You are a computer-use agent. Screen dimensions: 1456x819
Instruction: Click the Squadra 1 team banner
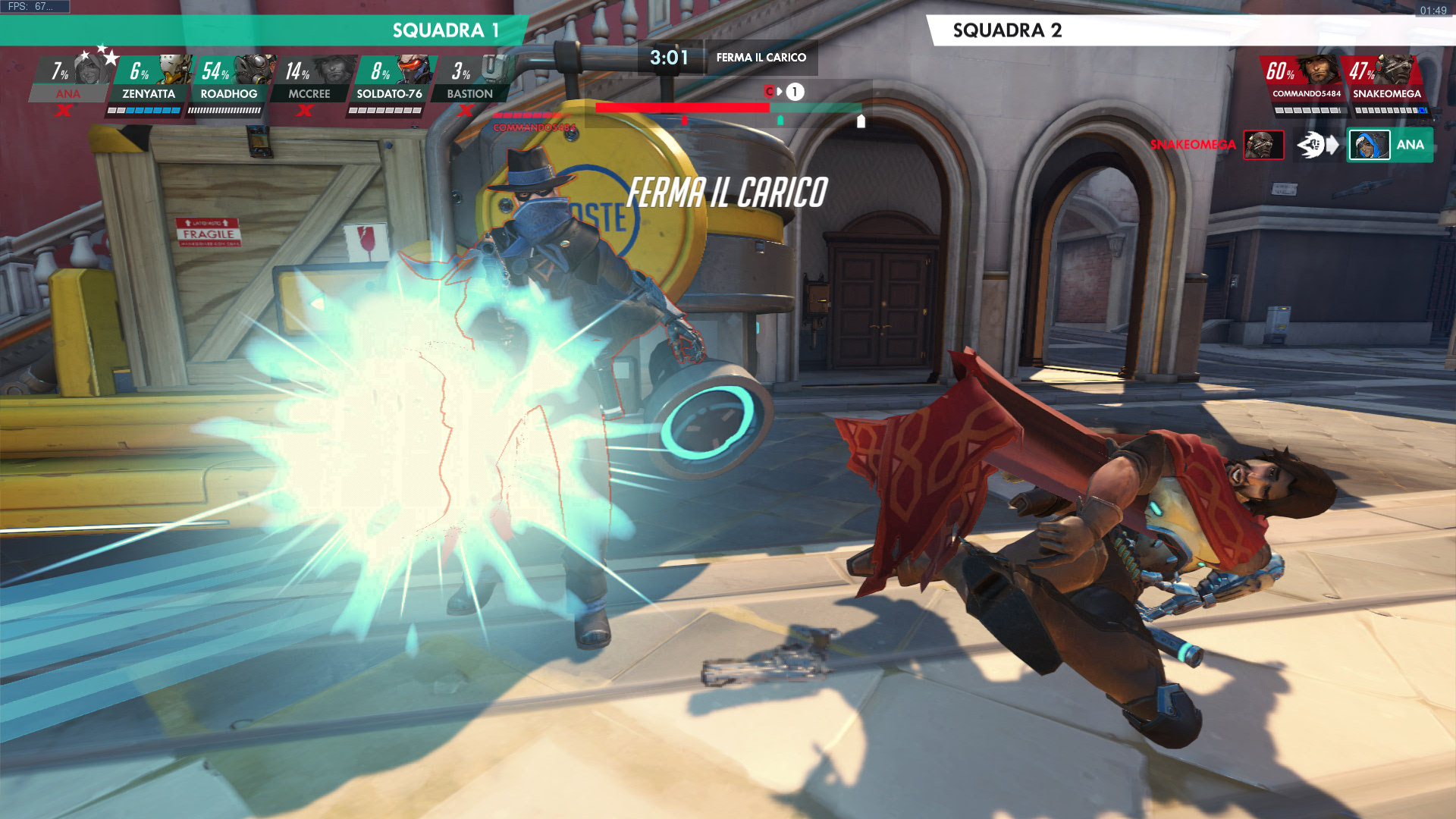265,30
